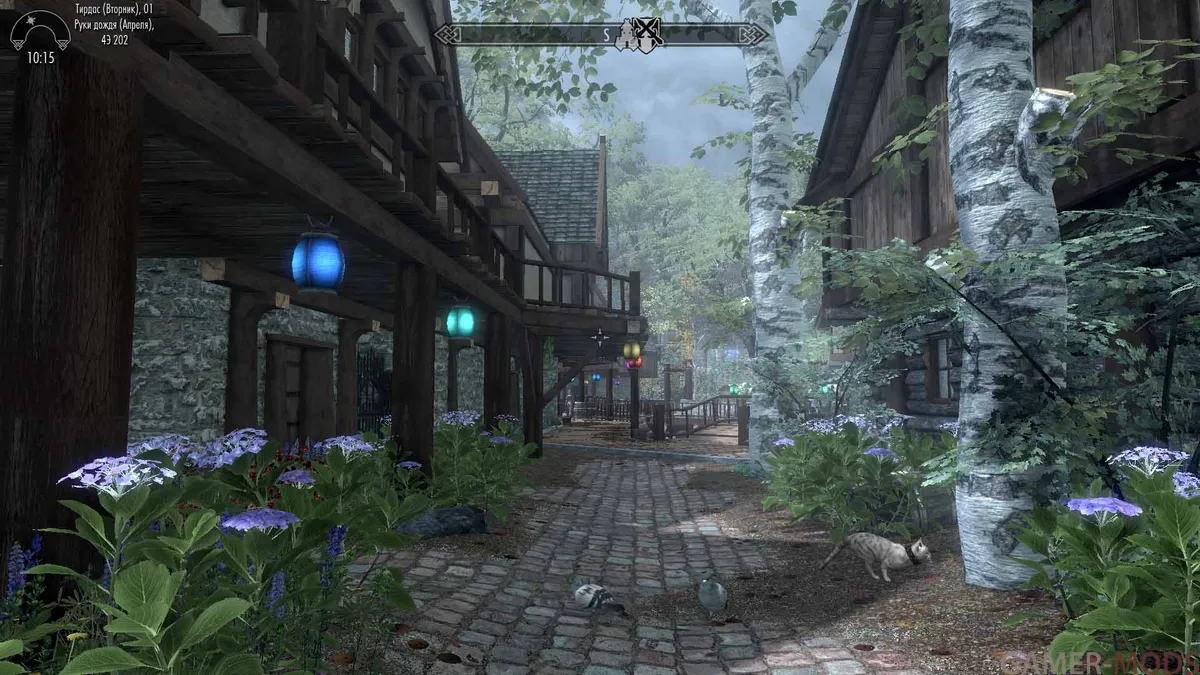Click the sun-arc clock widget
The height and width of the screenshot is (675, 1200).
click(38, 31)
